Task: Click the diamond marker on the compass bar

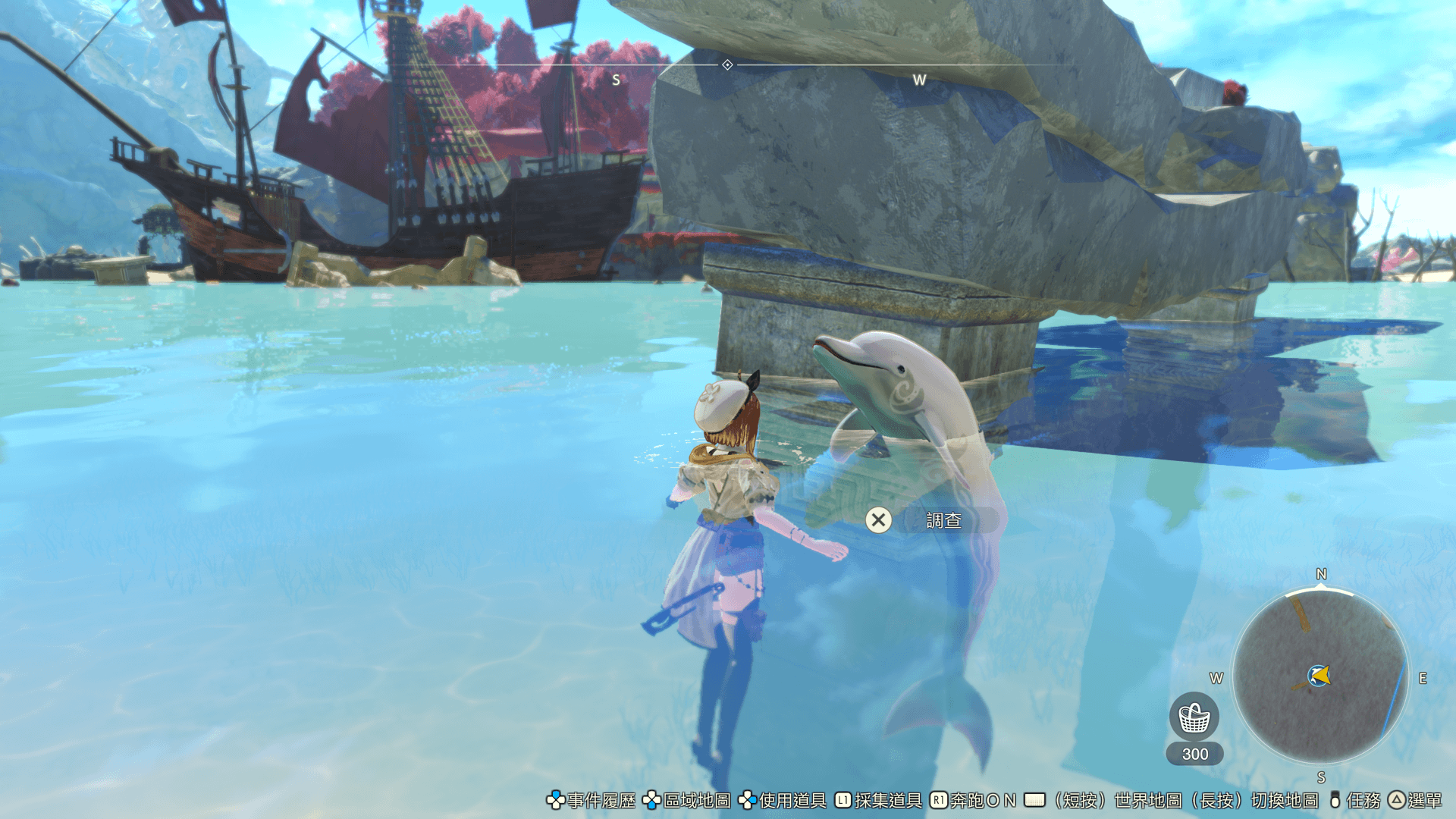Action: click(727, 65)
